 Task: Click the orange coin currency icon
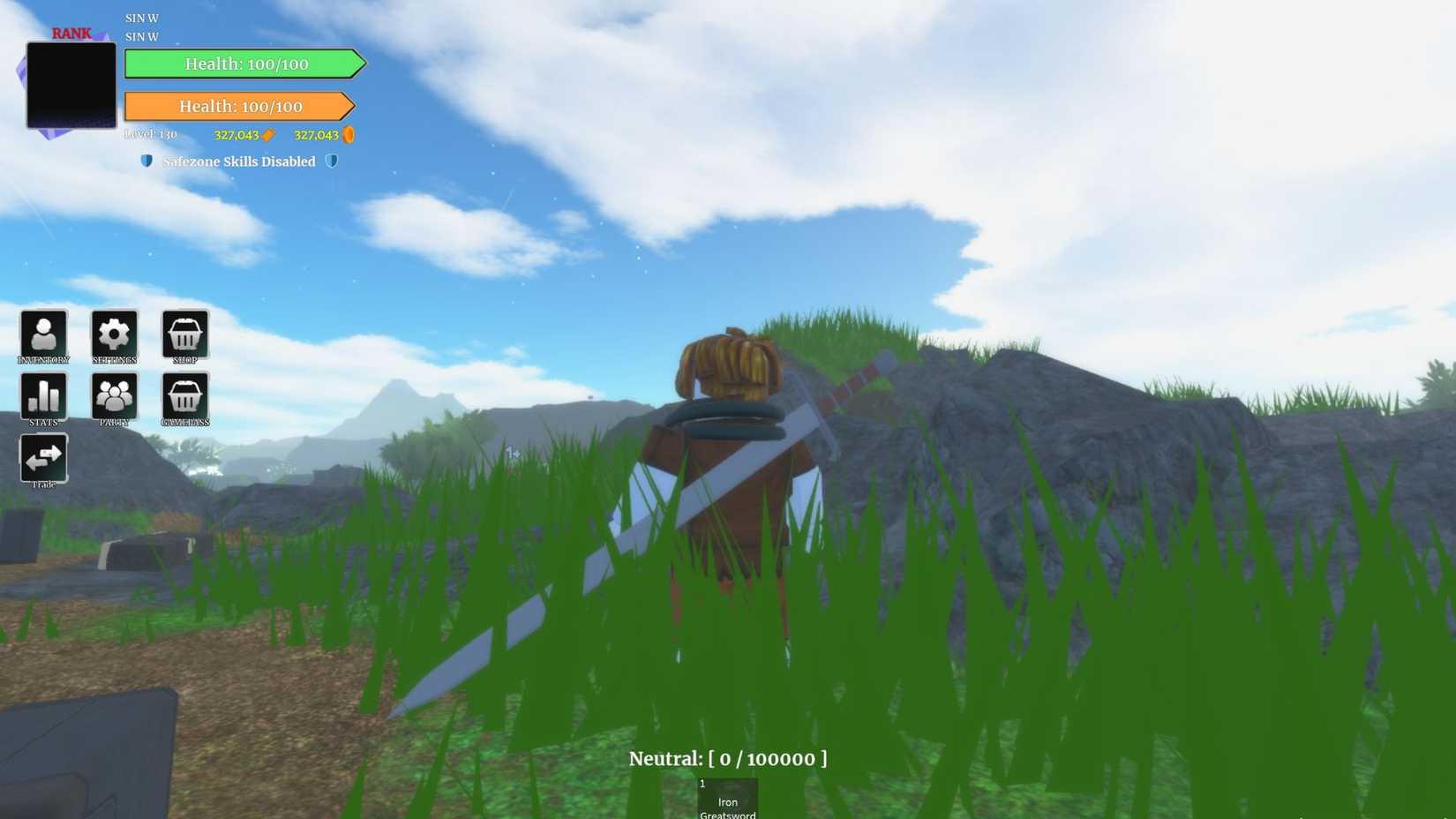pos(349,135)
